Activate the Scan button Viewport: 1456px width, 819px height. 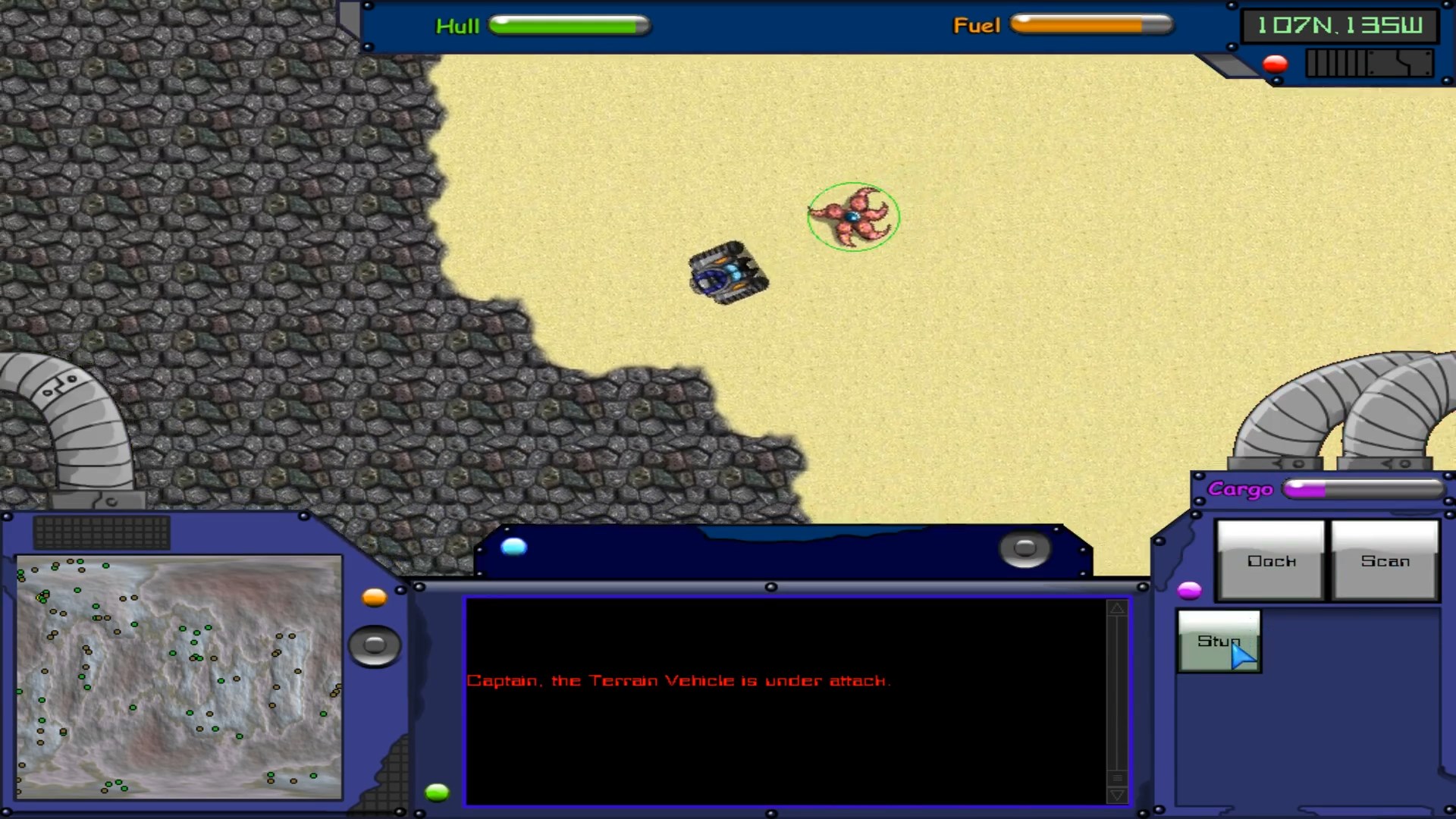1385,560
